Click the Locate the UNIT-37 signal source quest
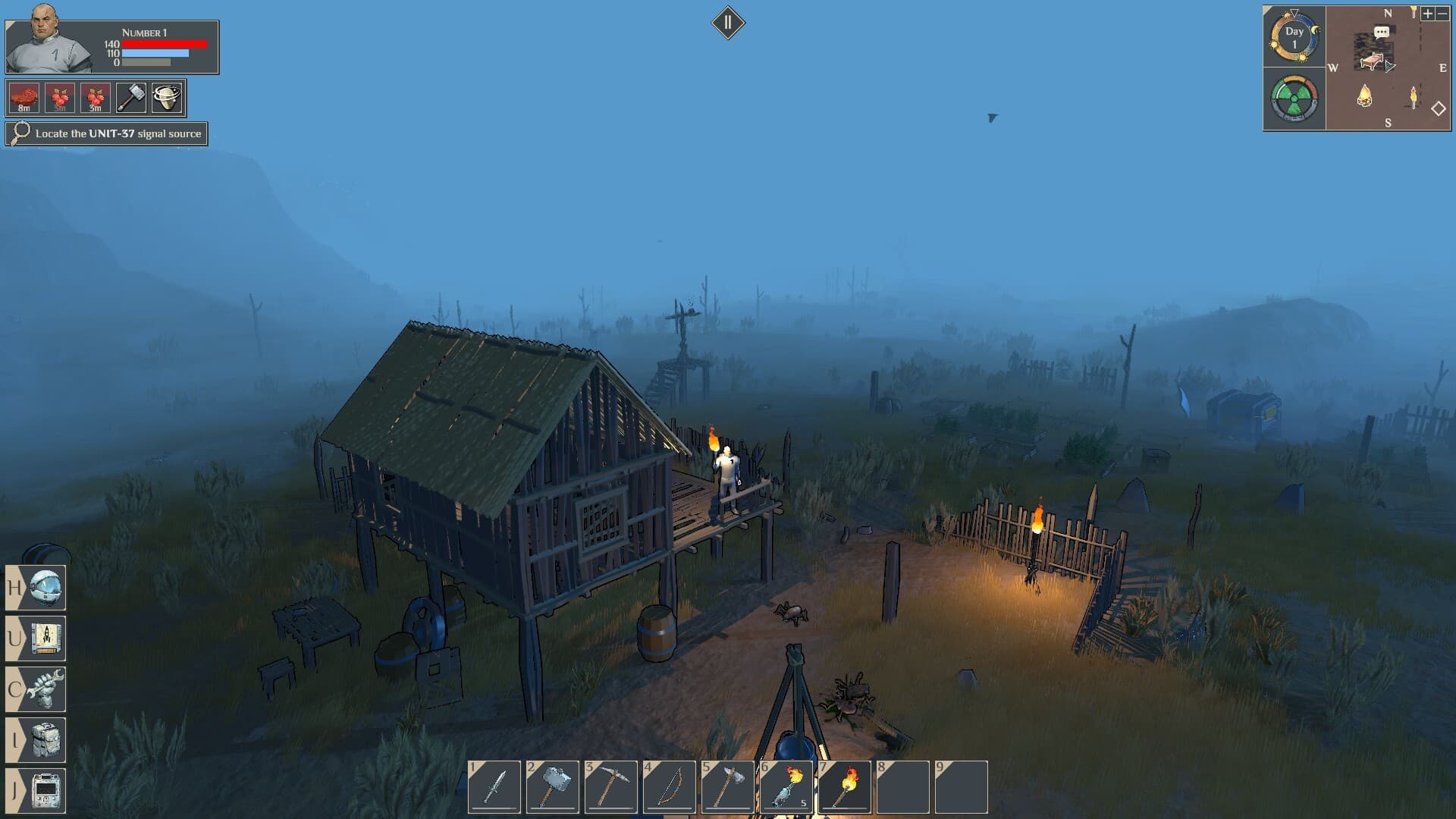Screen dimensions: 1456x819 point(105,133)
